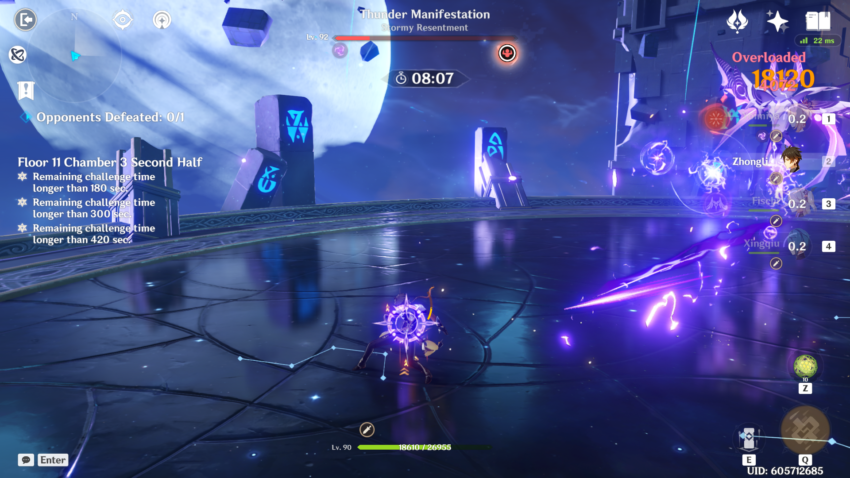Click the exit domain door icon
This screenshot has height=478, width=850.
tap(26, 20)
